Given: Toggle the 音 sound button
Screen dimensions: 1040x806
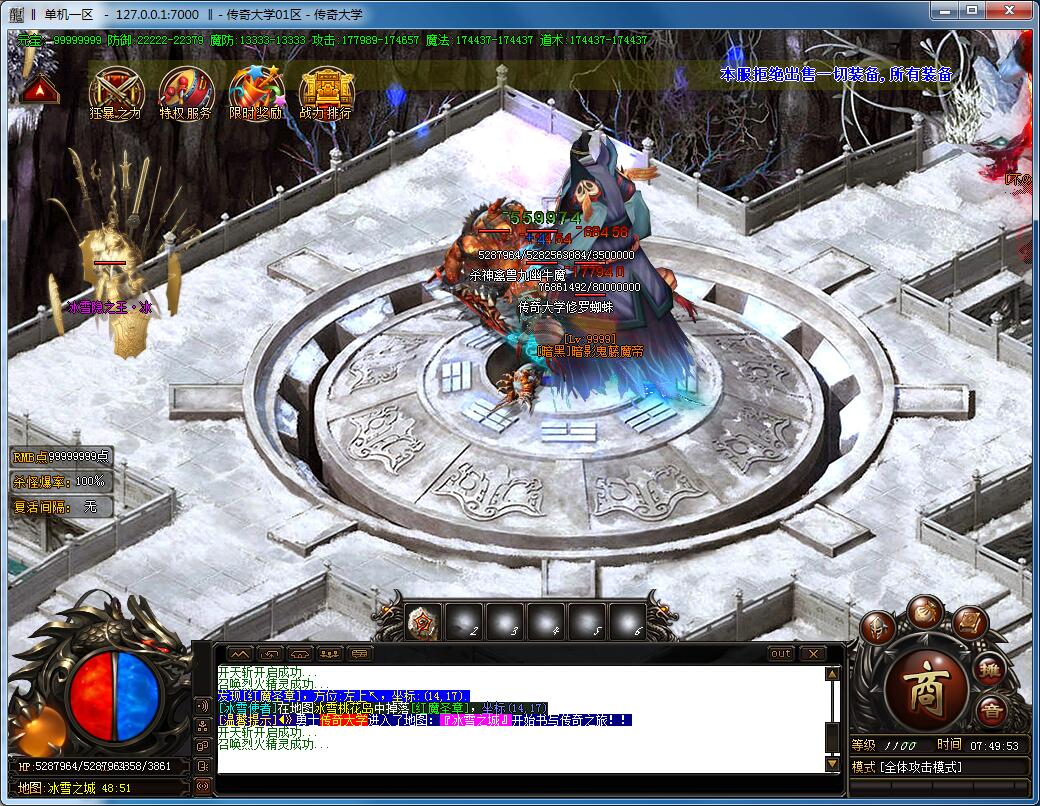Looking at the screenshot, I should pos(990,711).
